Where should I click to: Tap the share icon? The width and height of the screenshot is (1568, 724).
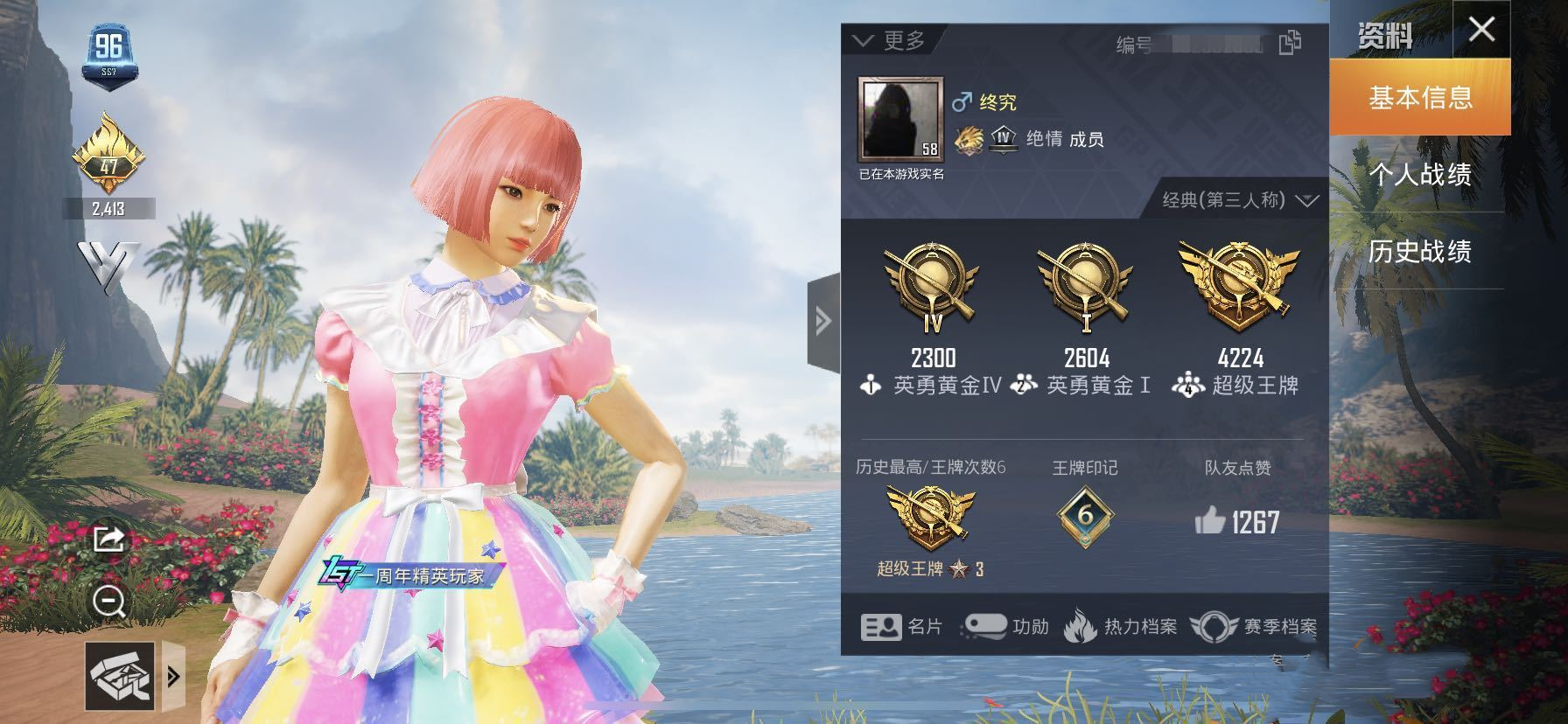click(x=108, y=539)
